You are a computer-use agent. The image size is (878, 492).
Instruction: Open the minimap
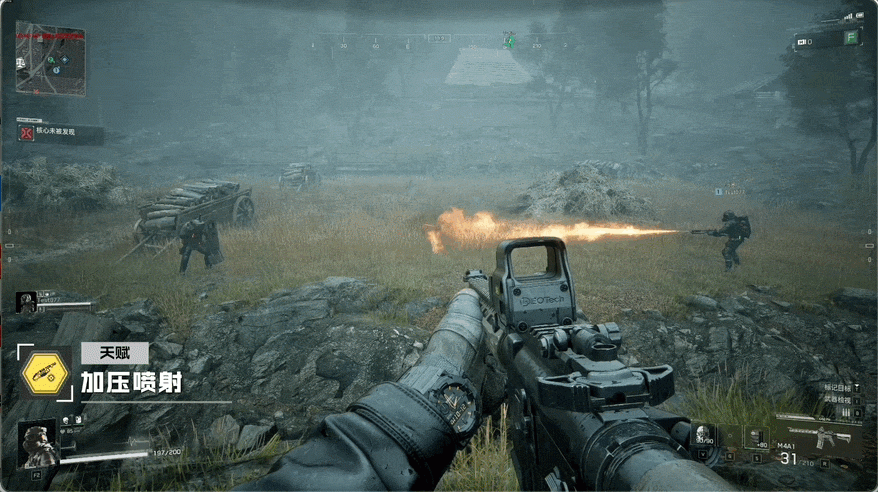coord(50,59)
